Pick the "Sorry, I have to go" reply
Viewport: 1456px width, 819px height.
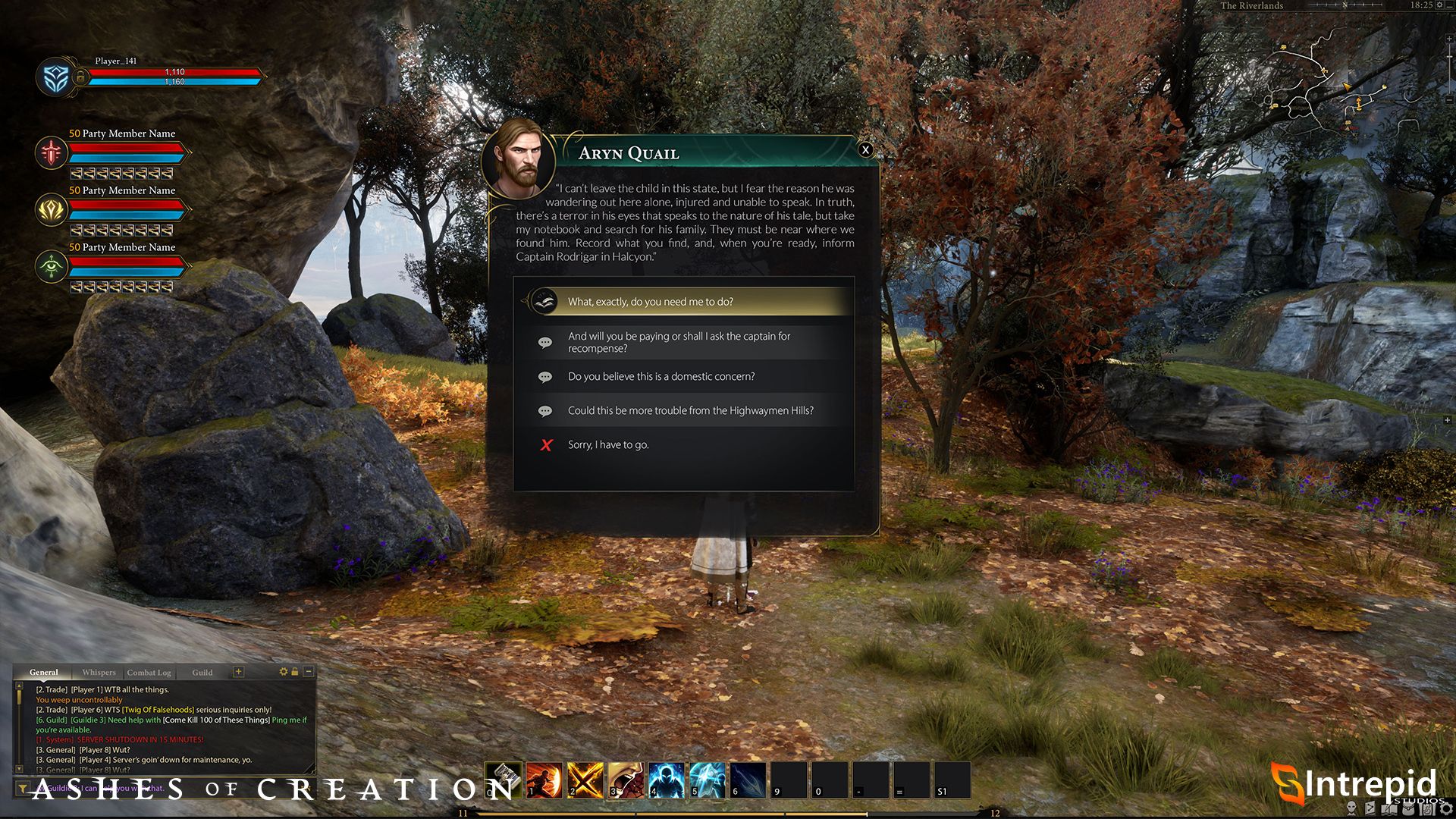(x=608, y=445)
